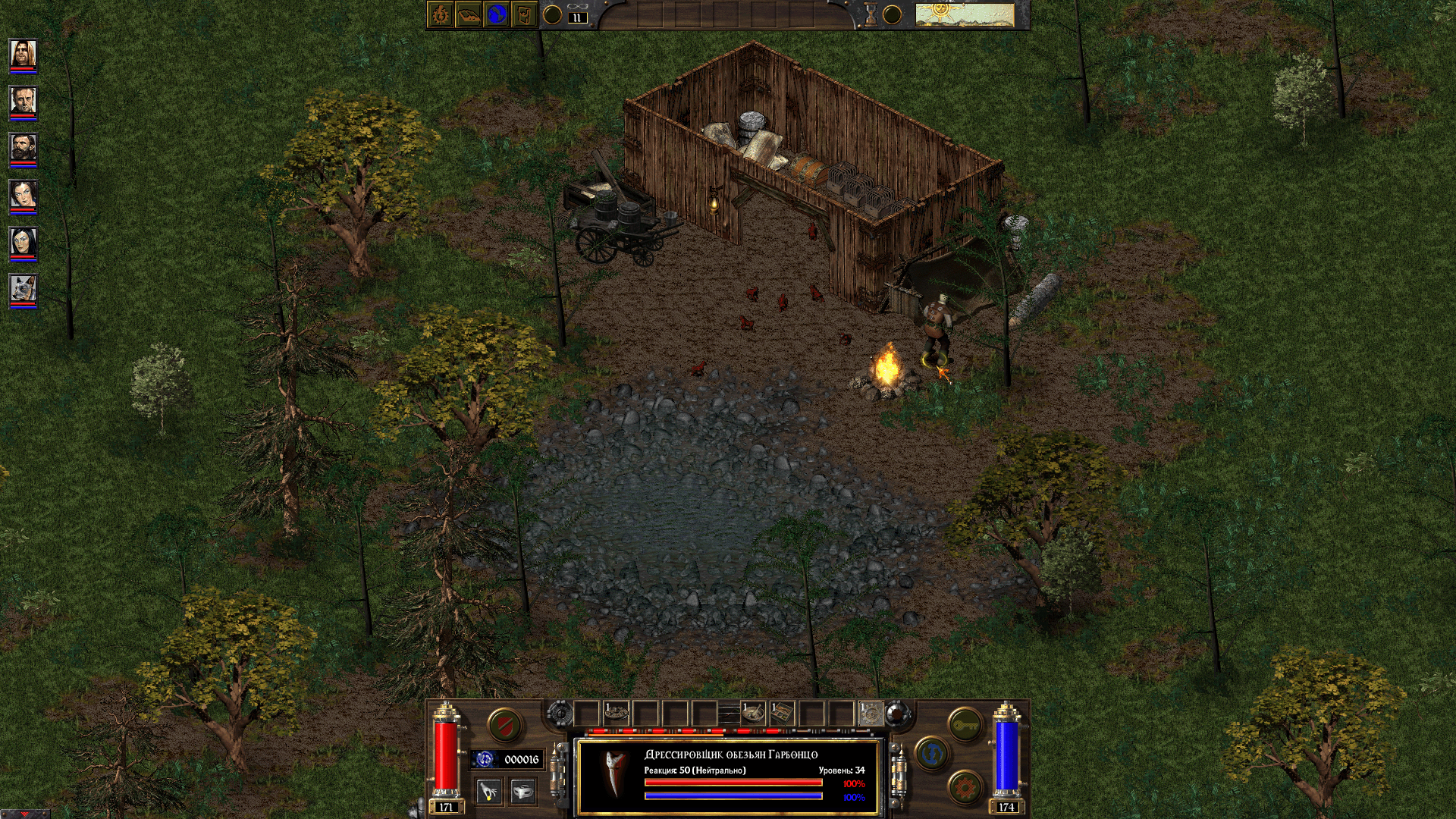Open the character sheet icon in top toolbar
1456x819 pixels.
(440, 14)
